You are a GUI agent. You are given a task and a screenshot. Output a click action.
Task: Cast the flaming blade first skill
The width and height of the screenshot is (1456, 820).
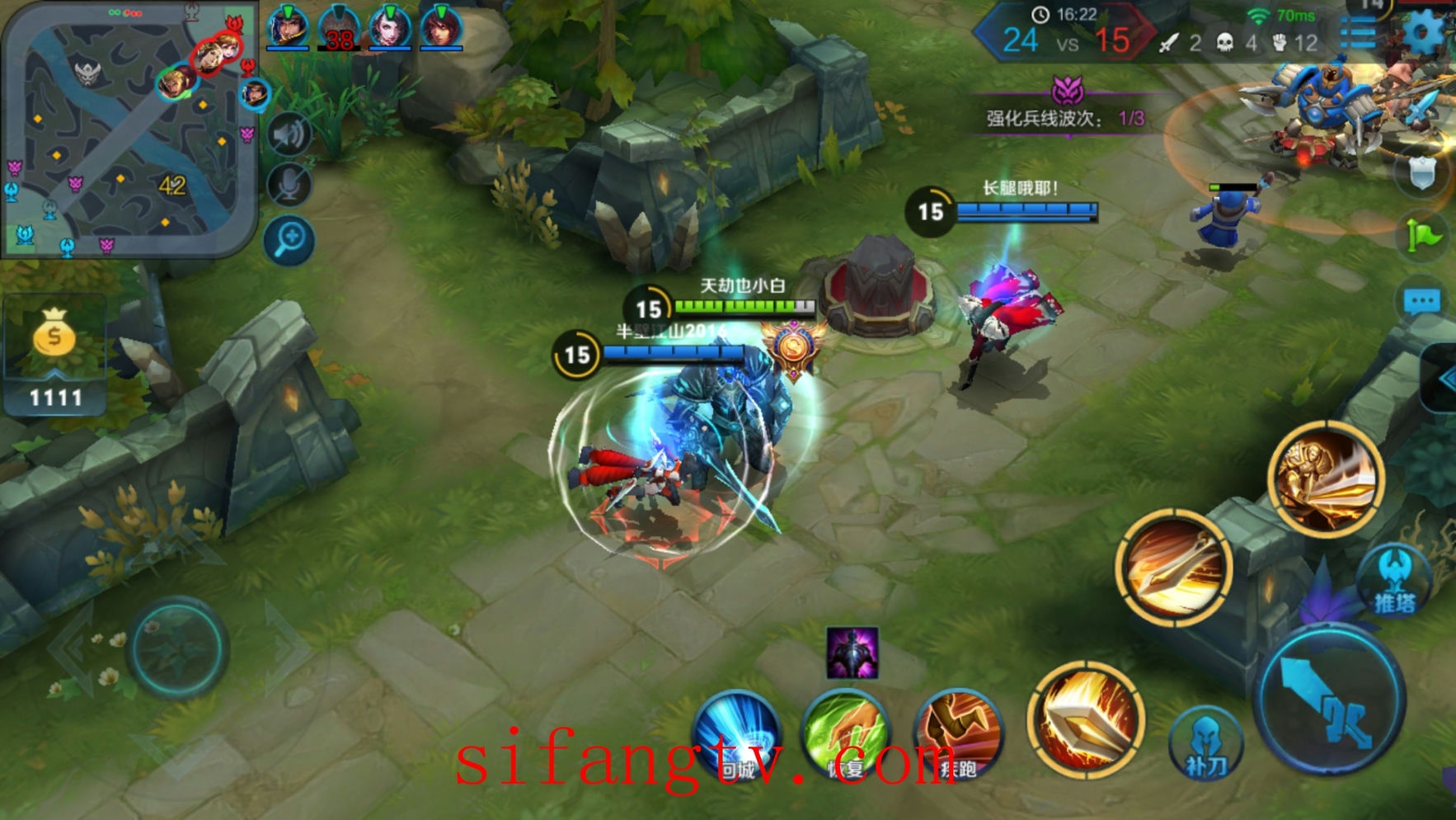tap(1086, 719)
